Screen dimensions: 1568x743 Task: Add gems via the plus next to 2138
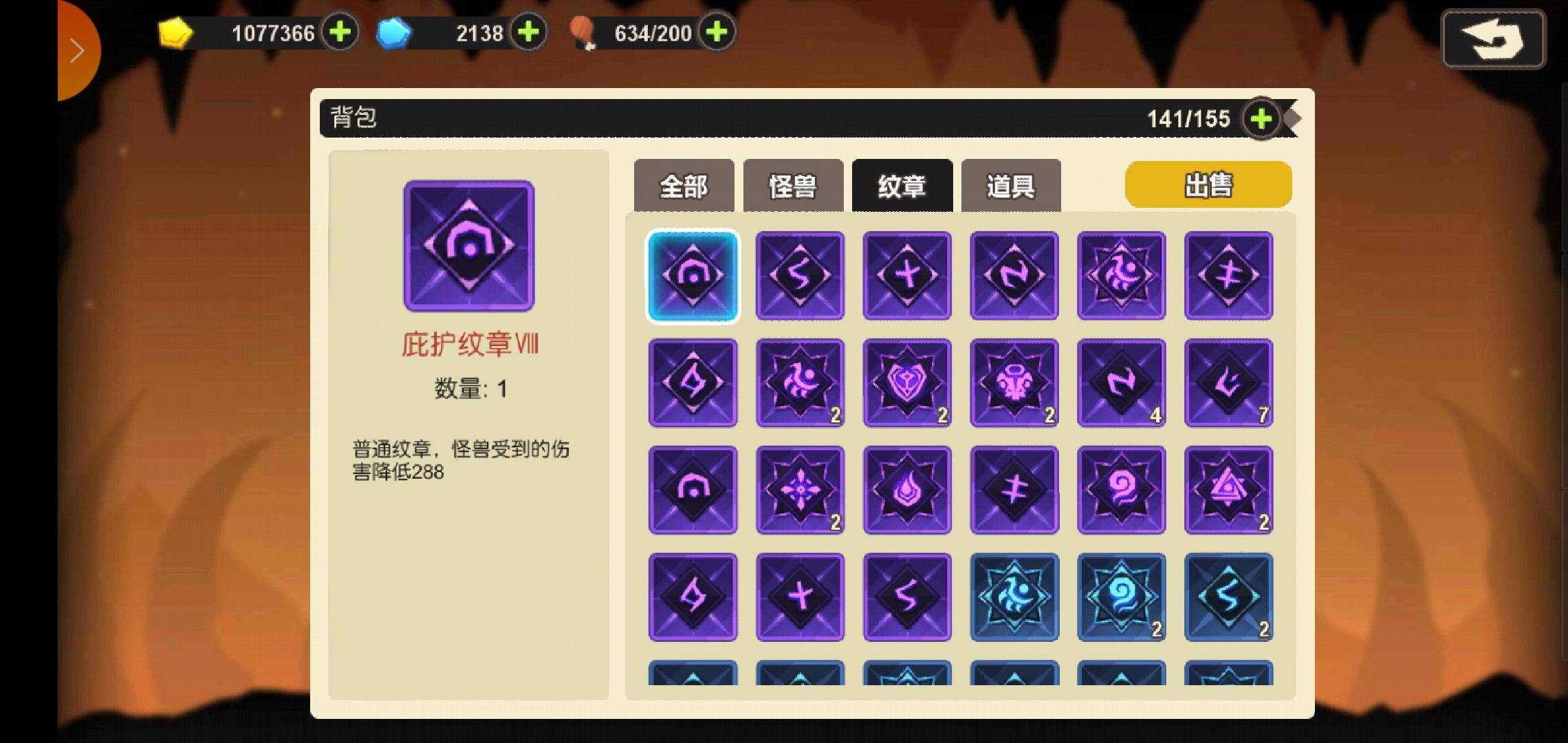coord(527,32)
